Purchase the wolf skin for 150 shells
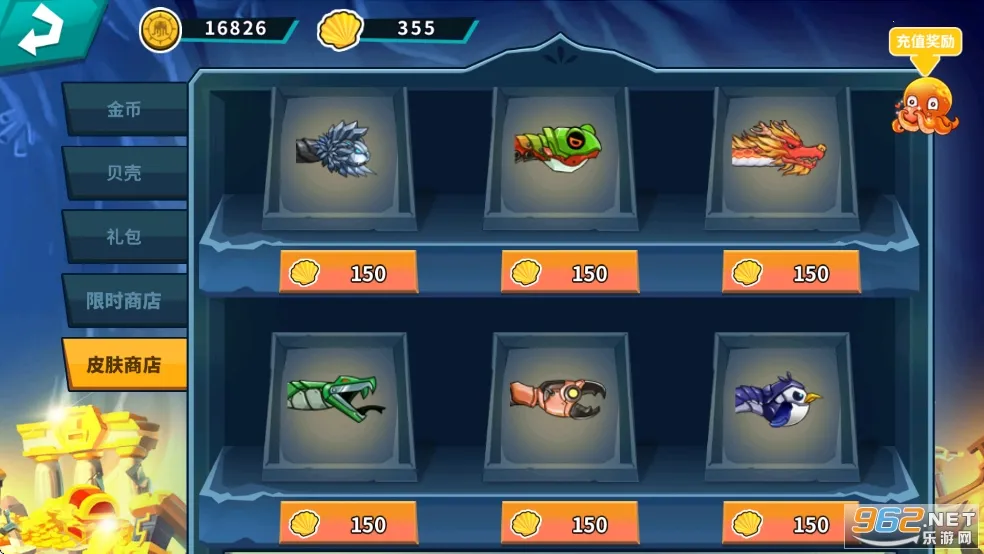This screenshot has height=554, width=984. tap(348, 273)
